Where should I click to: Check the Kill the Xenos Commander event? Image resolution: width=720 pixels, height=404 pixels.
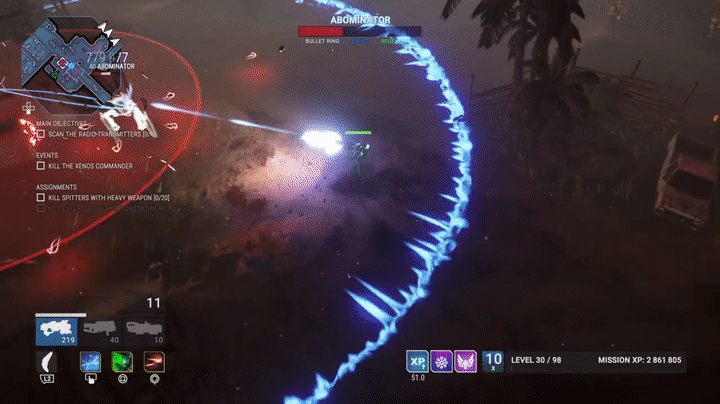click(x=41, y=165)
